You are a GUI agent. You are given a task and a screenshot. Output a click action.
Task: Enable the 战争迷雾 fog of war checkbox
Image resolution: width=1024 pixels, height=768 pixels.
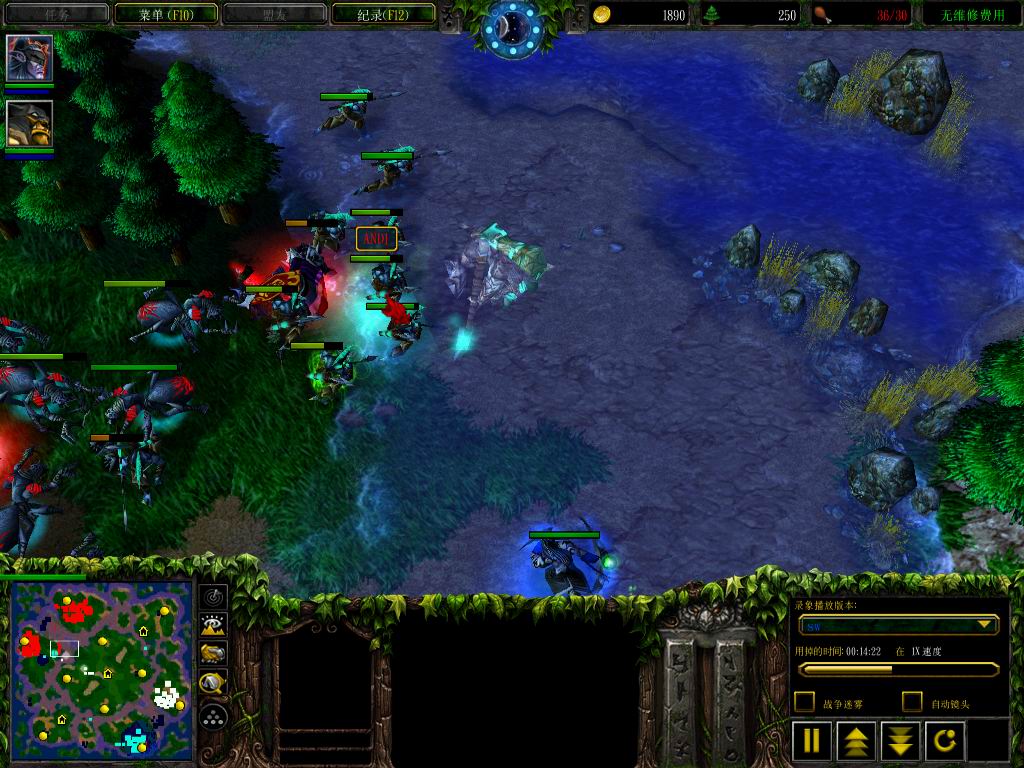pos(804,702)
